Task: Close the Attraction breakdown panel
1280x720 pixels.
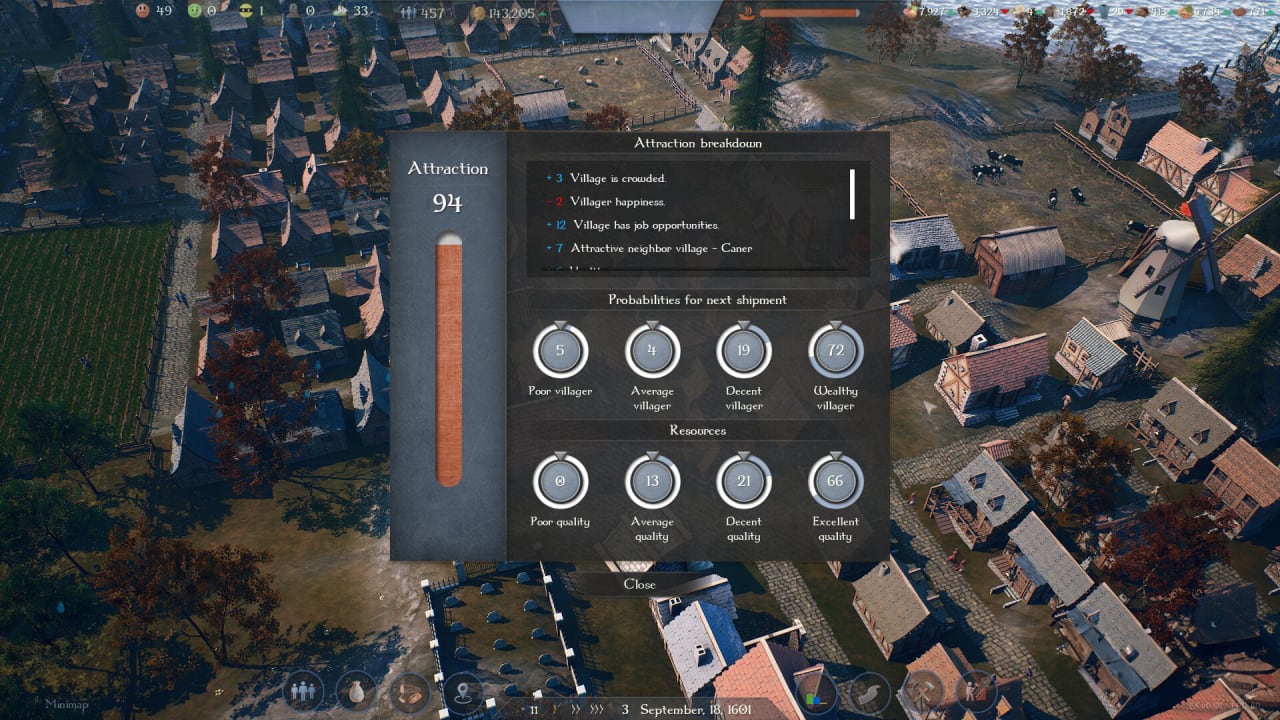Action: coord(640,585)
